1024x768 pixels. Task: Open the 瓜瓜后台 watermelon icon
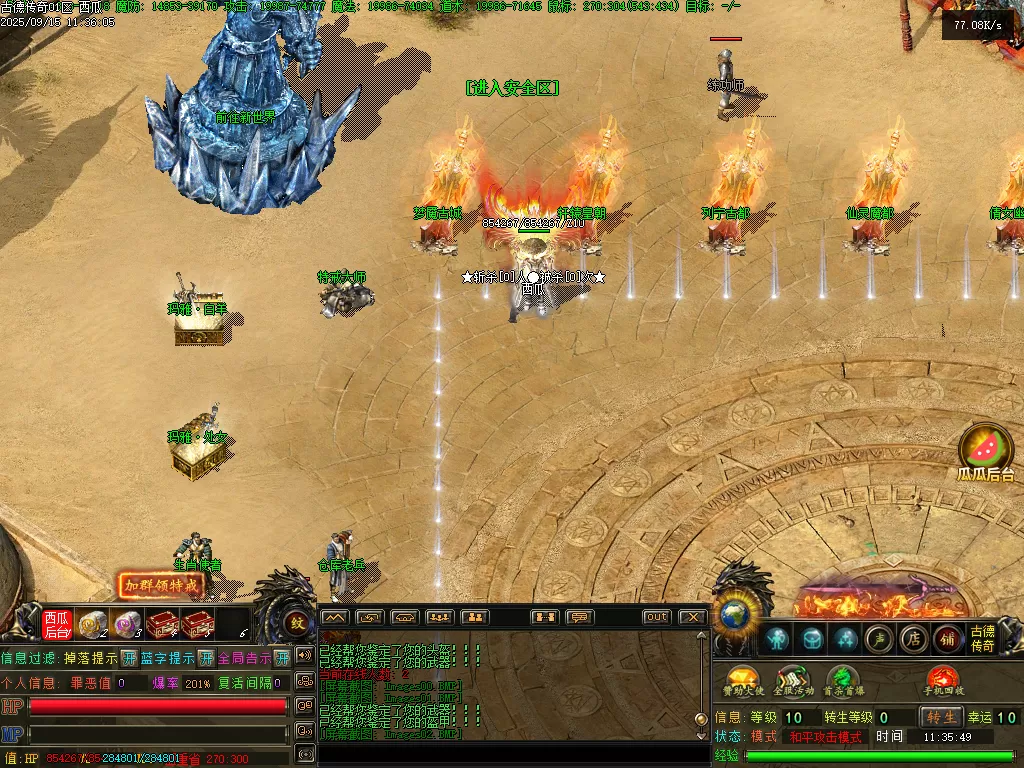(986, 450)
